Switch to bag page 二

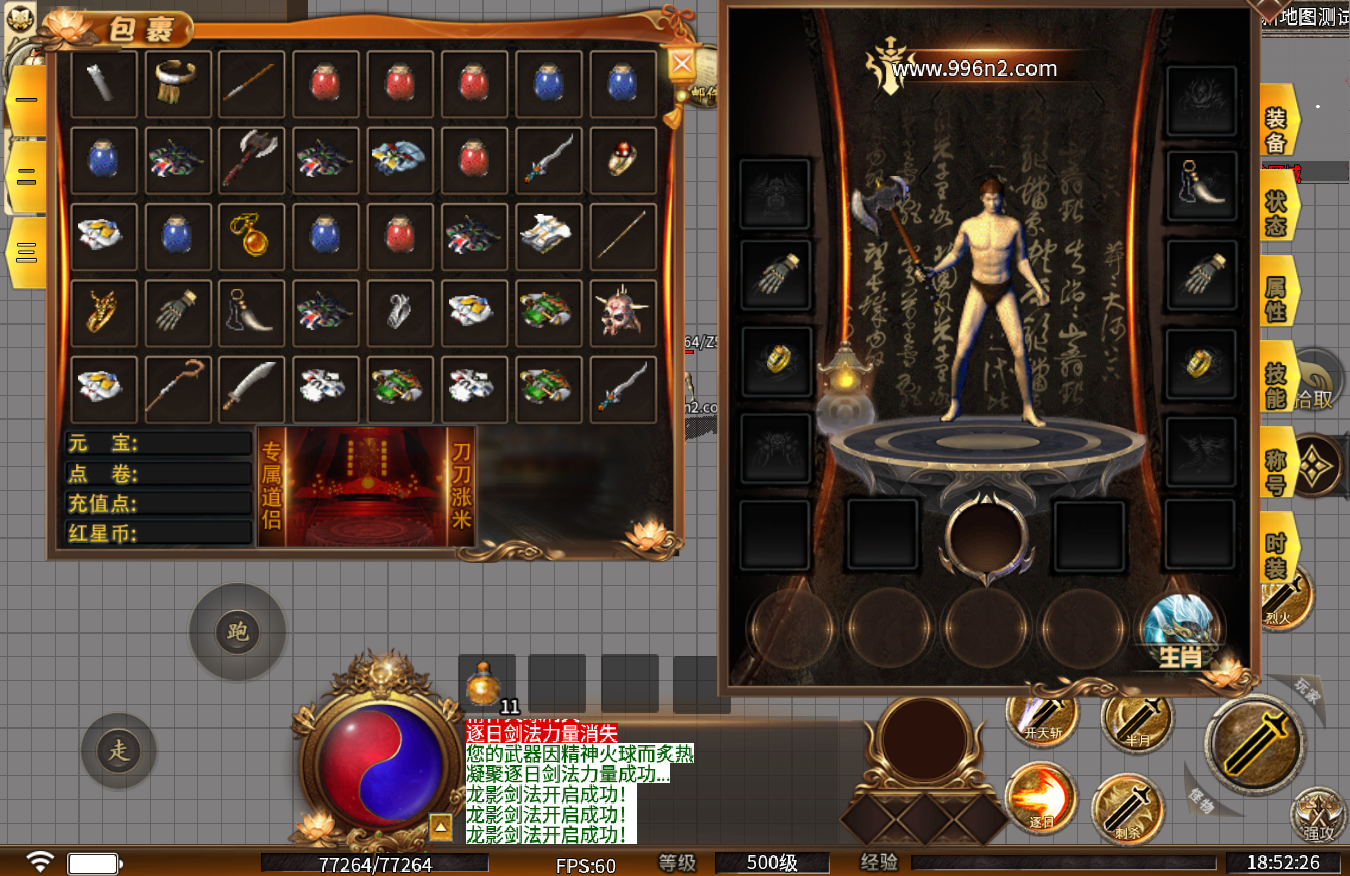point(26,176)
